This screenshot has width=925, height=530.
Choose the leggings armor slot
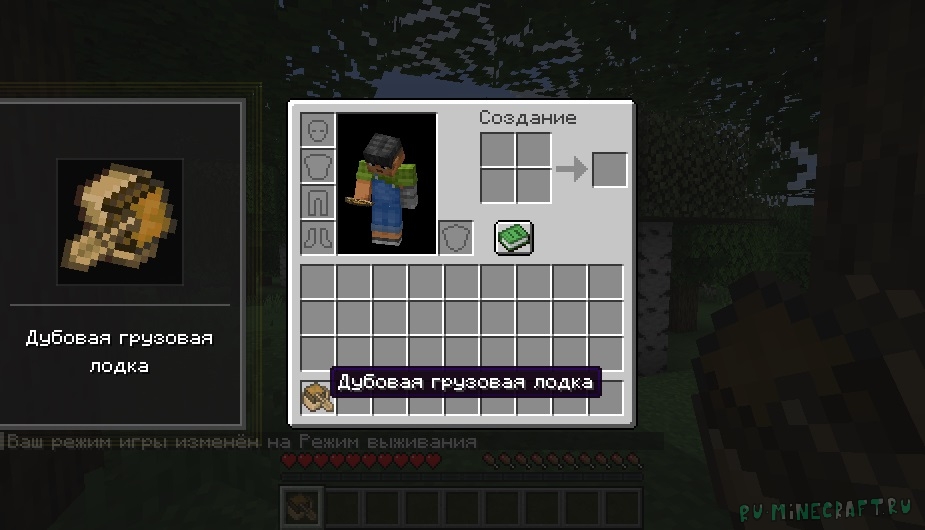(318, 202)
